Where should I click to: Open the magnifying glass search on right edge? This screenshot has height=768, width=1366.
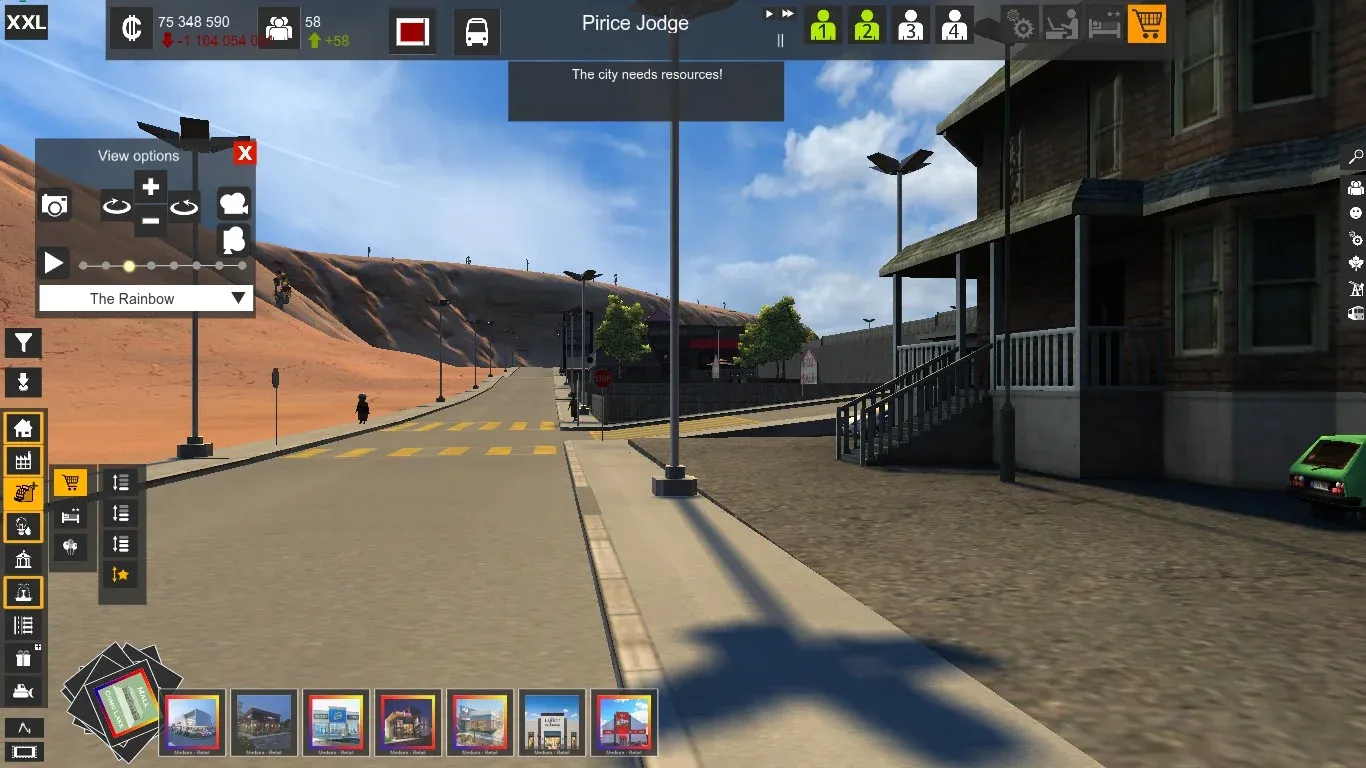pos(1356,157)
